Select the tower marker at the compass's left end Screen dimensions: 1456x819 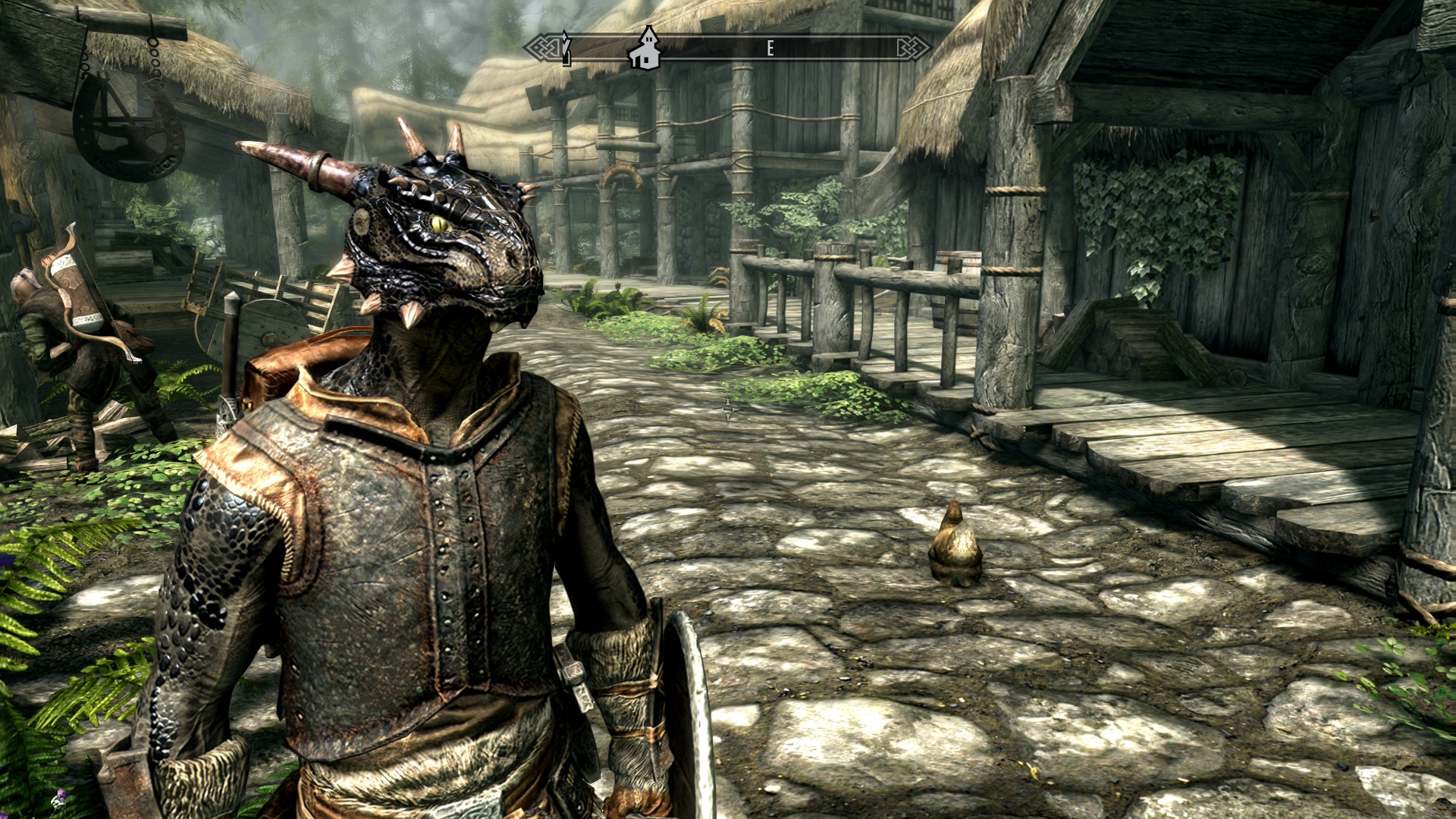[566, 49]
